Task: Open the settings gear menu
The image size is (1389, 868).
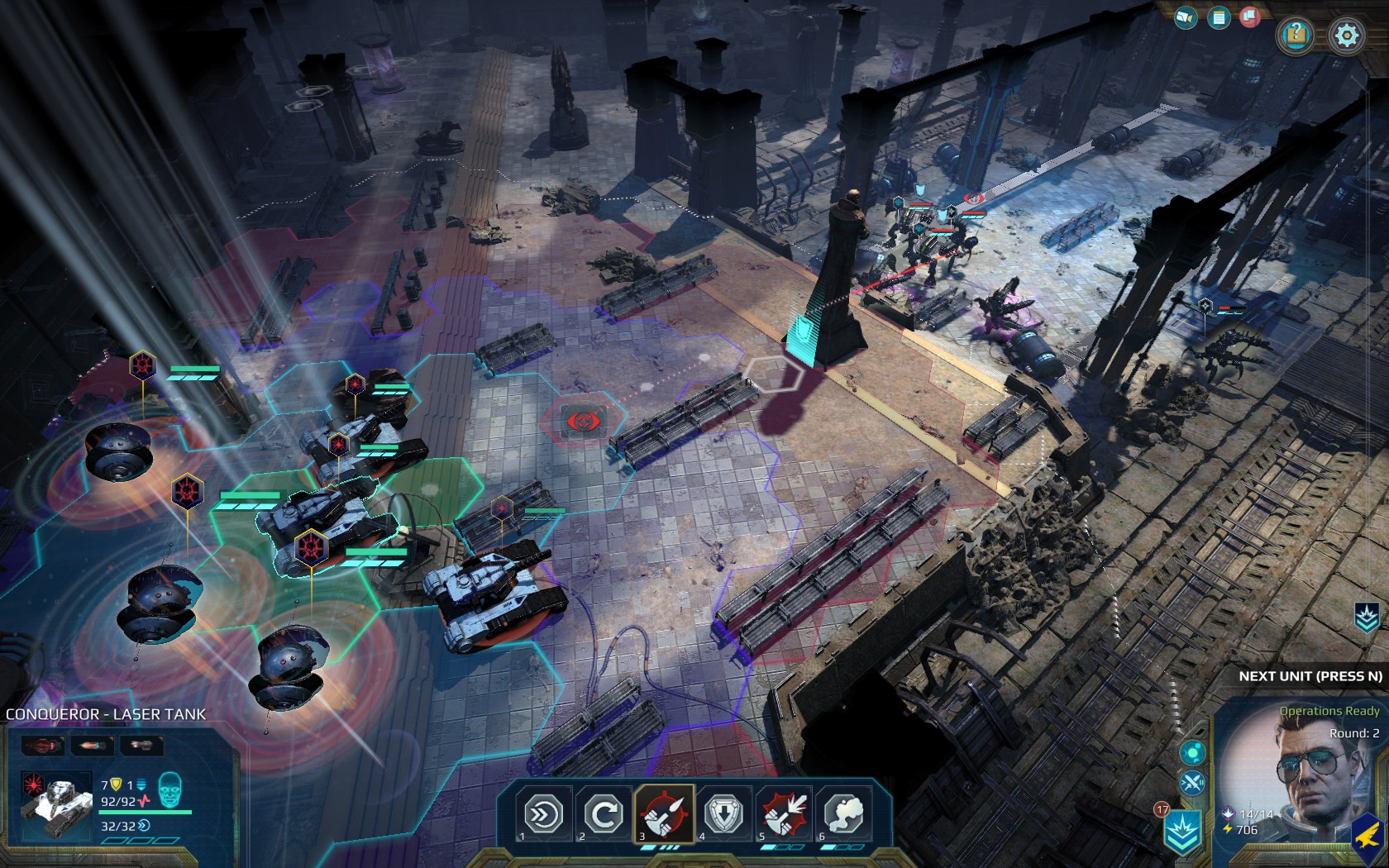Action: pos(1346,36)
